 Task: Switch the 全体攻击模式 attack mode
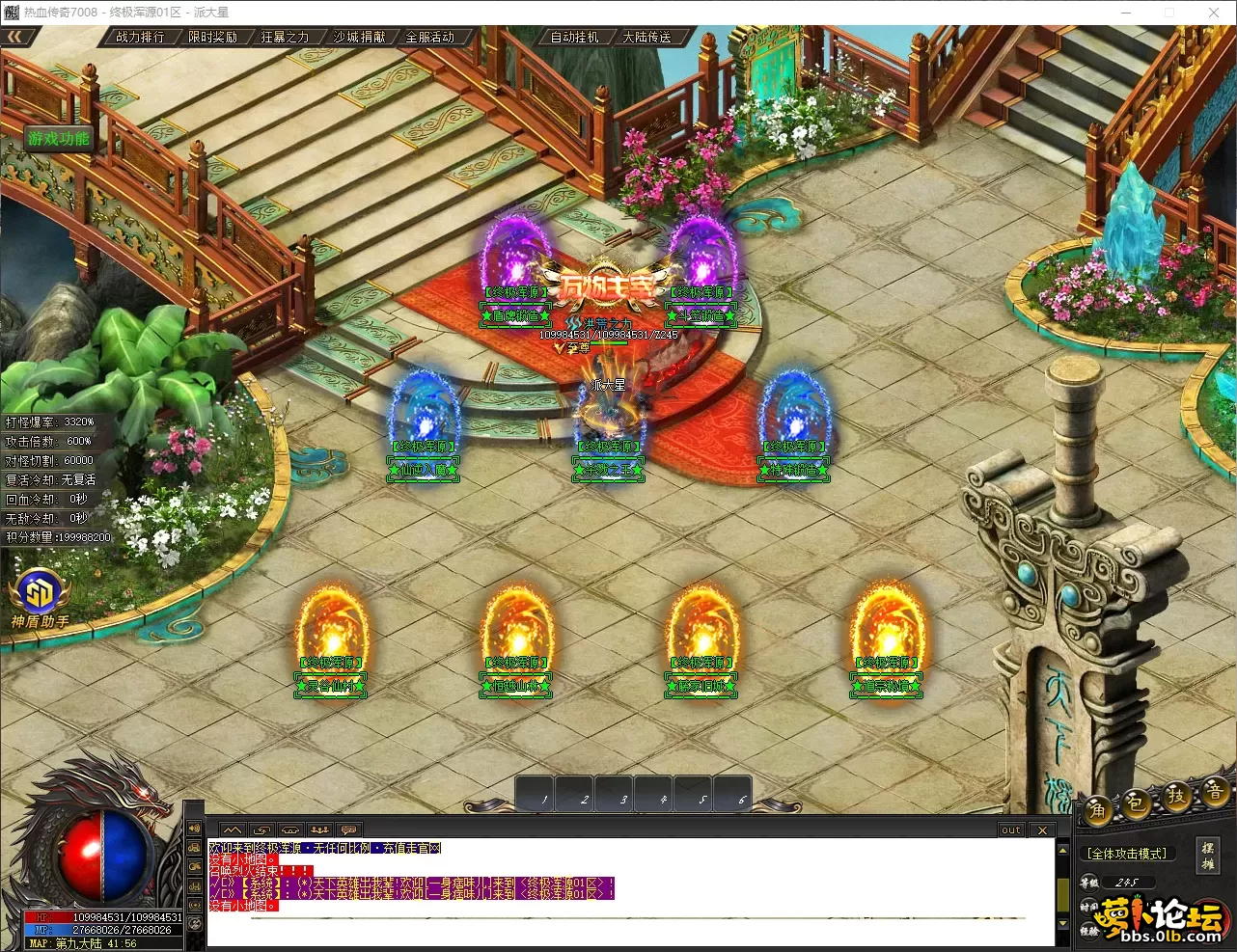[x=1127, y=854]
